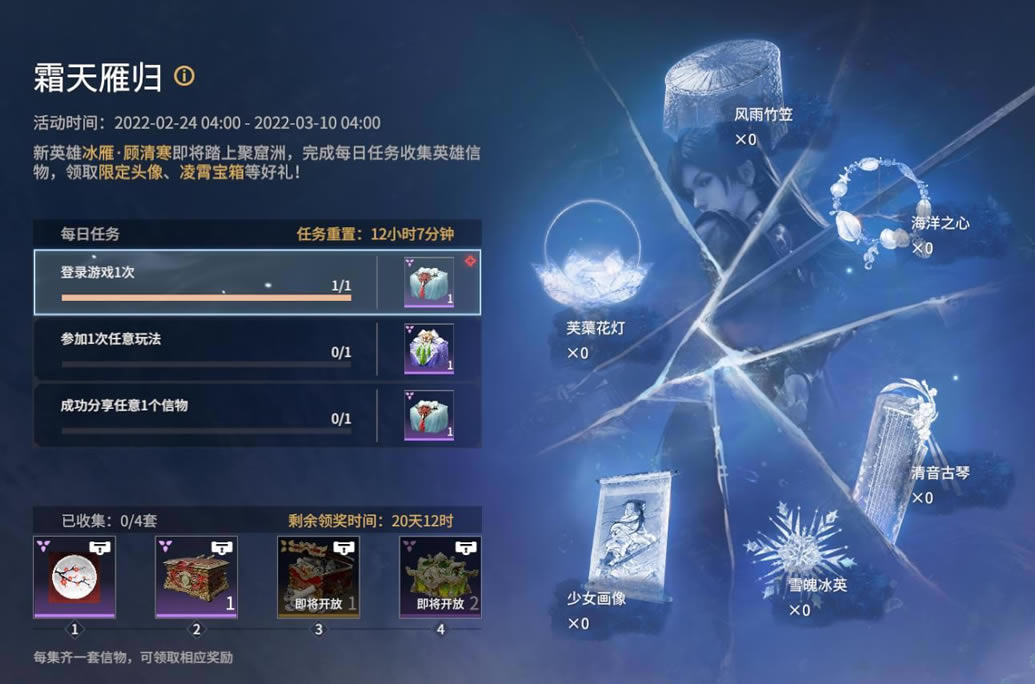Select the 参加1次任意玩法 task row
Viewport: 1035px width, 684px height.
click(205, 348)
